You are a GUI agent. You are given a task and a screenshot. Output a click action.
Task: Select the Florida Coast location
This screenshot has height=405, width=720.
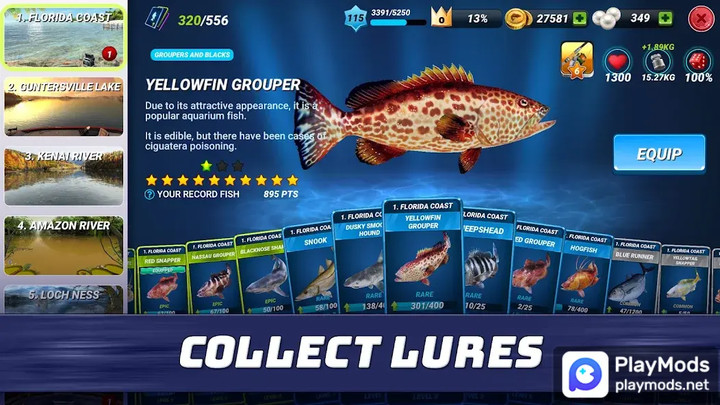click(x=64, y=37)
